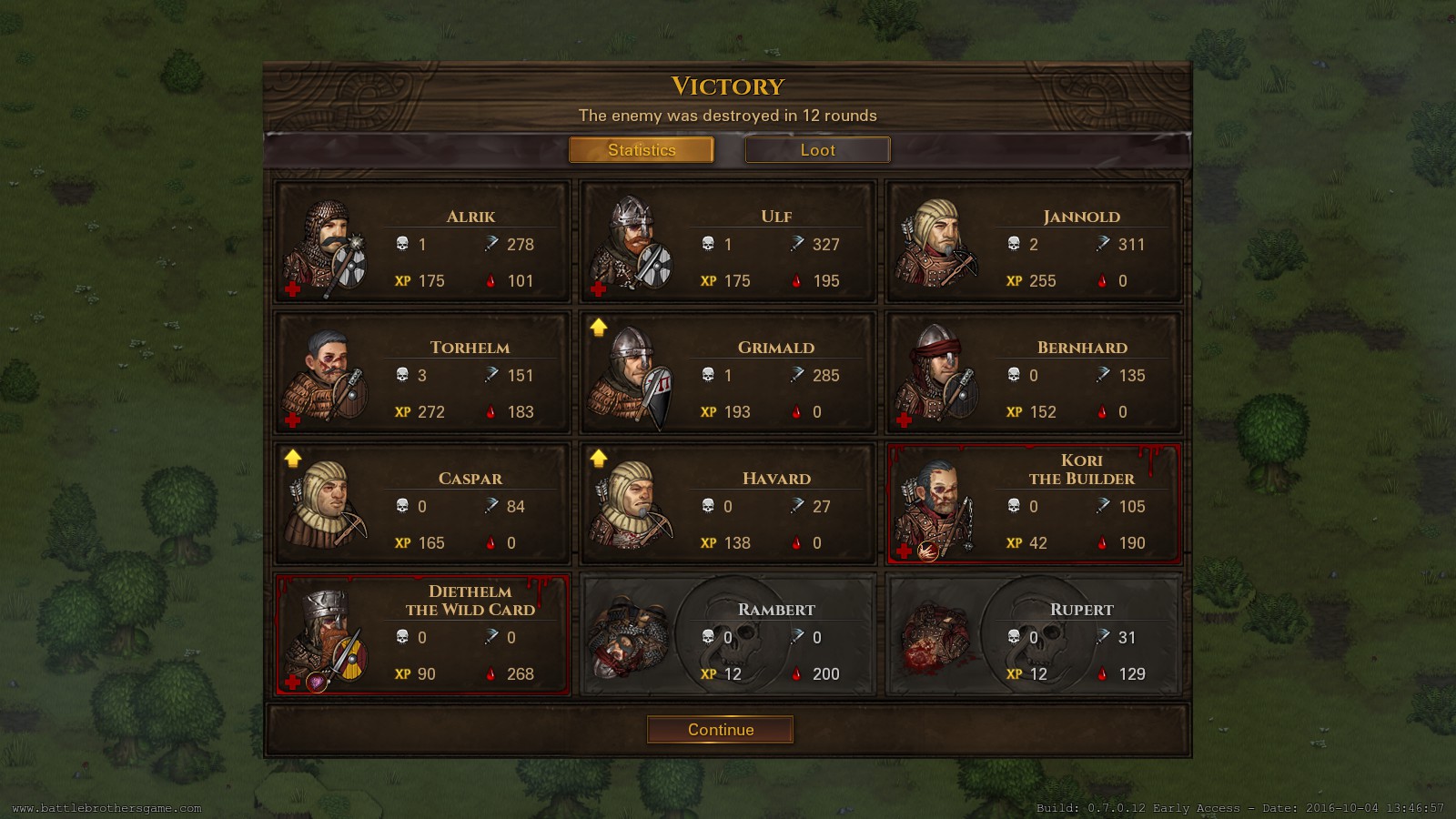Screen dimensions: 1456x819
Task: Click Caspar's yellow level-up arrow
Action: click(x=293, y=459)
